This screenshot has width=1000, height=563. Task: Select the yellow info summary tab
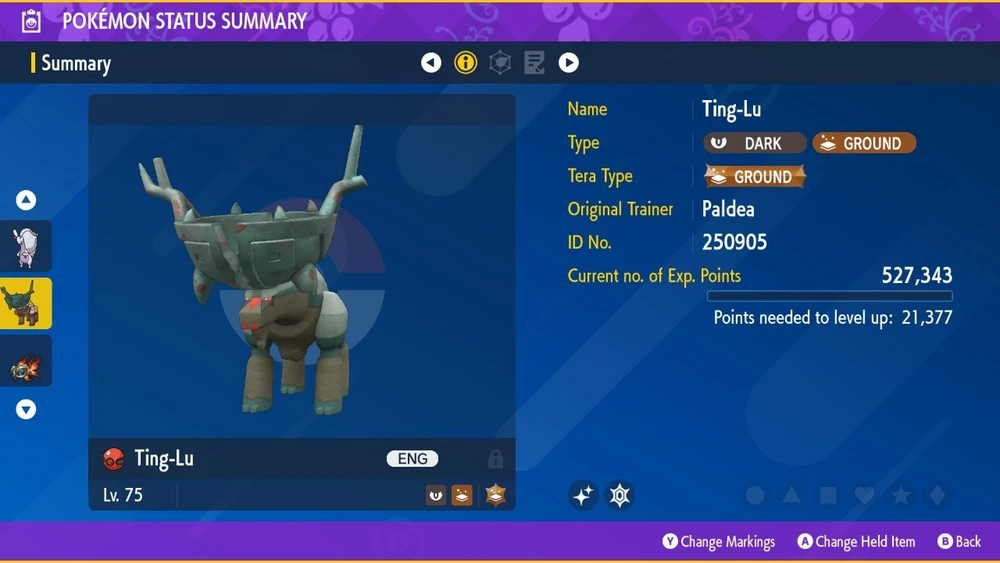coord(466,63)
